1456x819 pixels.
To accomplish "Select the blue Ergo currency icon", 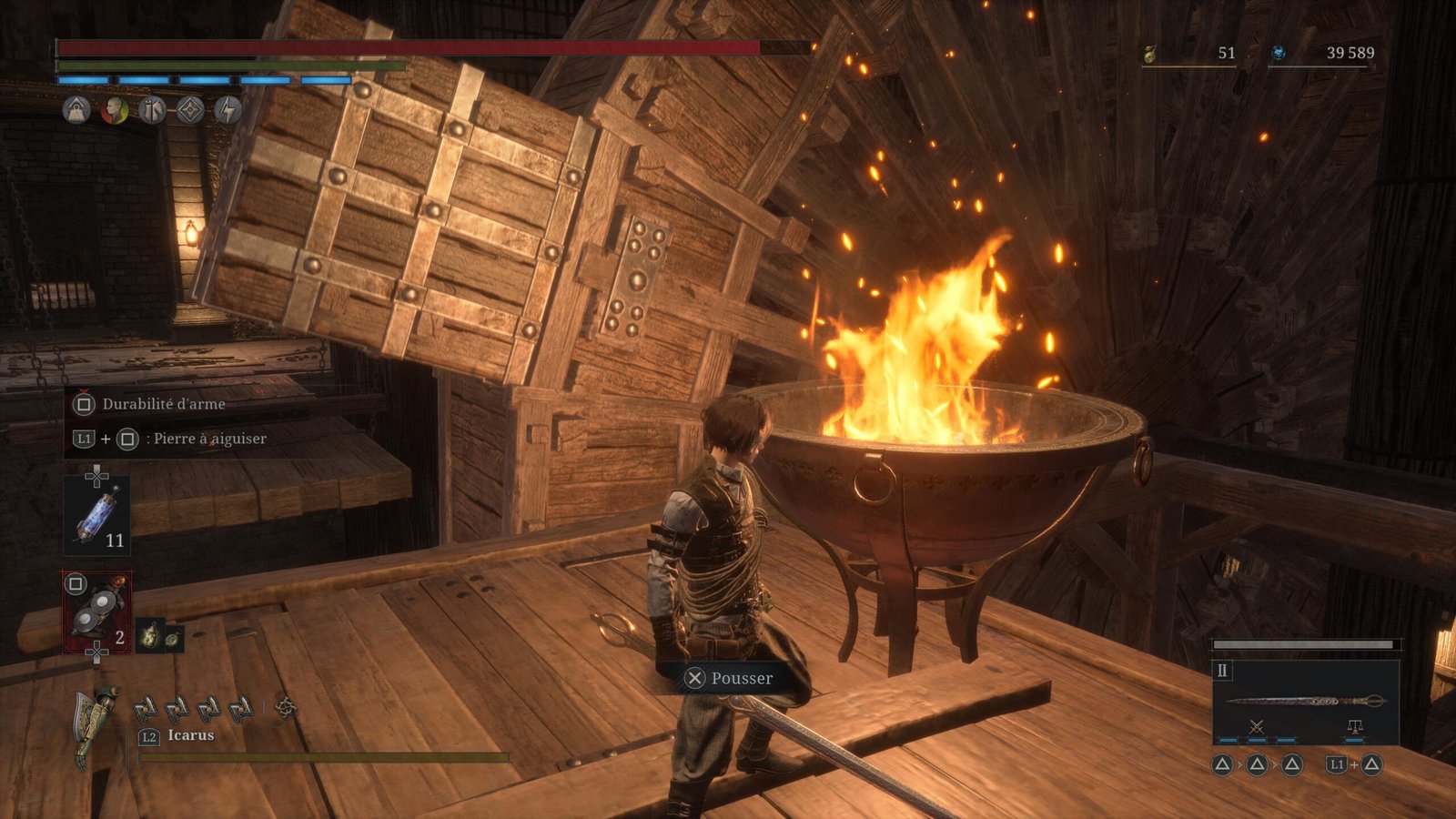I will click(1279, 54).
